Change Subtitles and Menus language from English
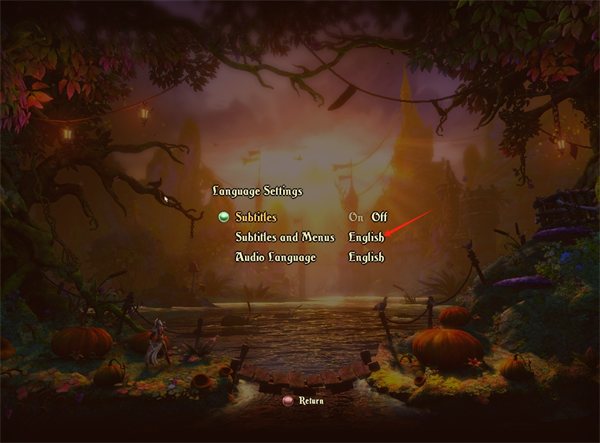The image size is (600, 443). point(366,237)
